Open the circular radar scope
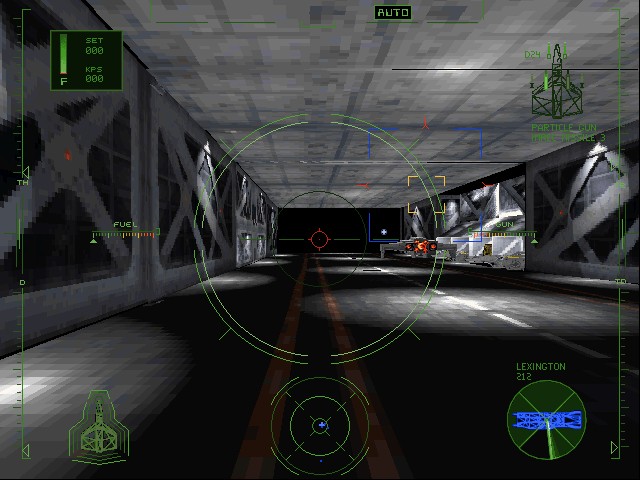Viewport: 640px width, 480px height. click(320, 425)
